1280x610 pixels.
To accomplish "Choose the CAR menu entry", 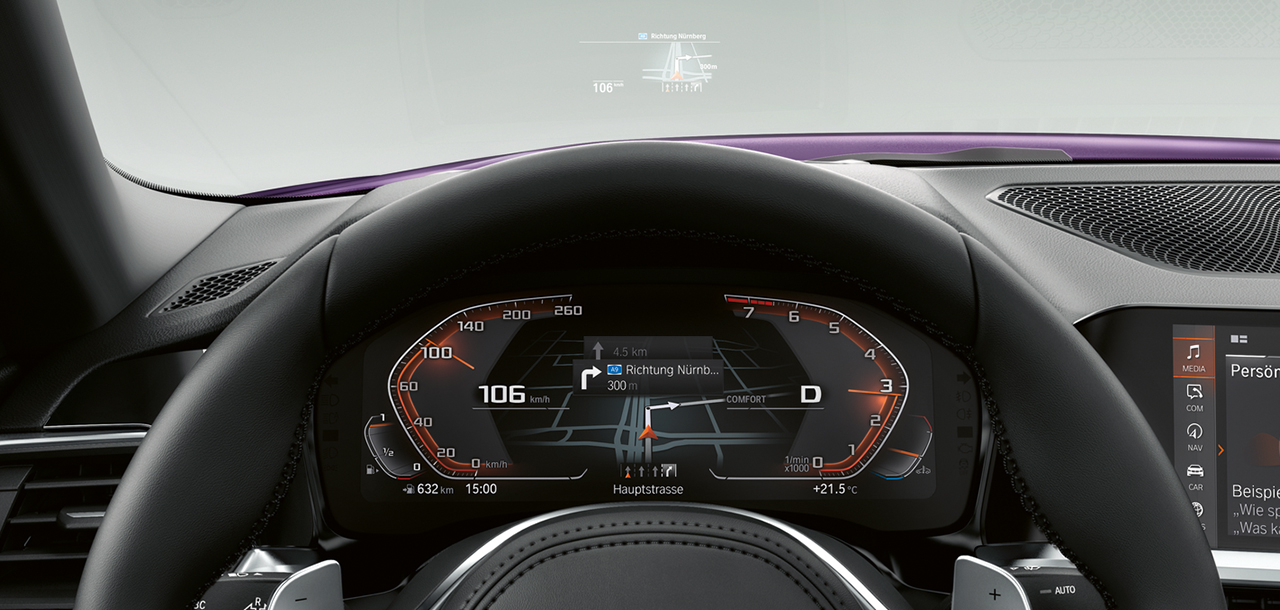I will click(1195, 476).
